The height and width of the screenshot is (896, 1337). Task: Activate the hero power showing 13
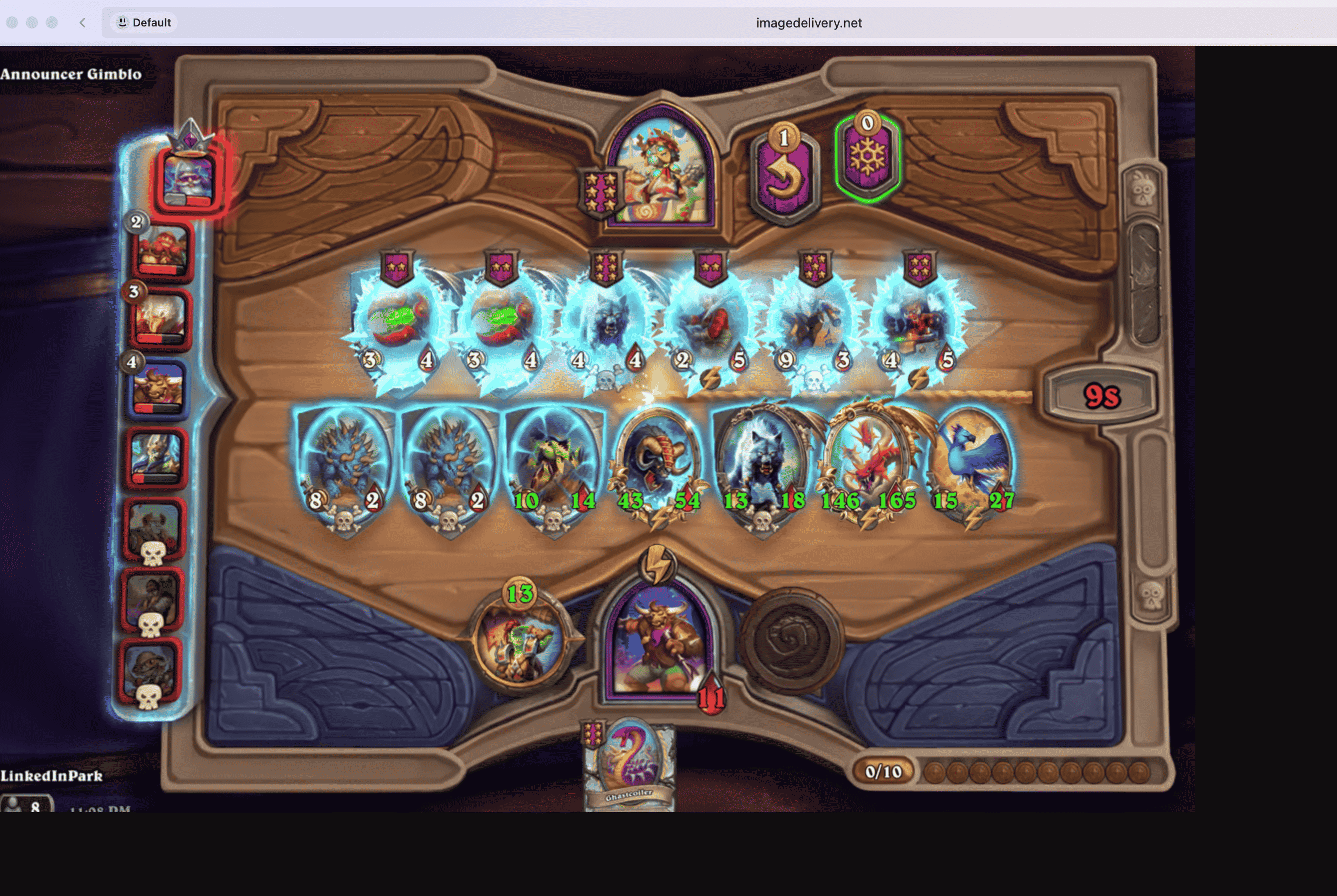[520, 641]
